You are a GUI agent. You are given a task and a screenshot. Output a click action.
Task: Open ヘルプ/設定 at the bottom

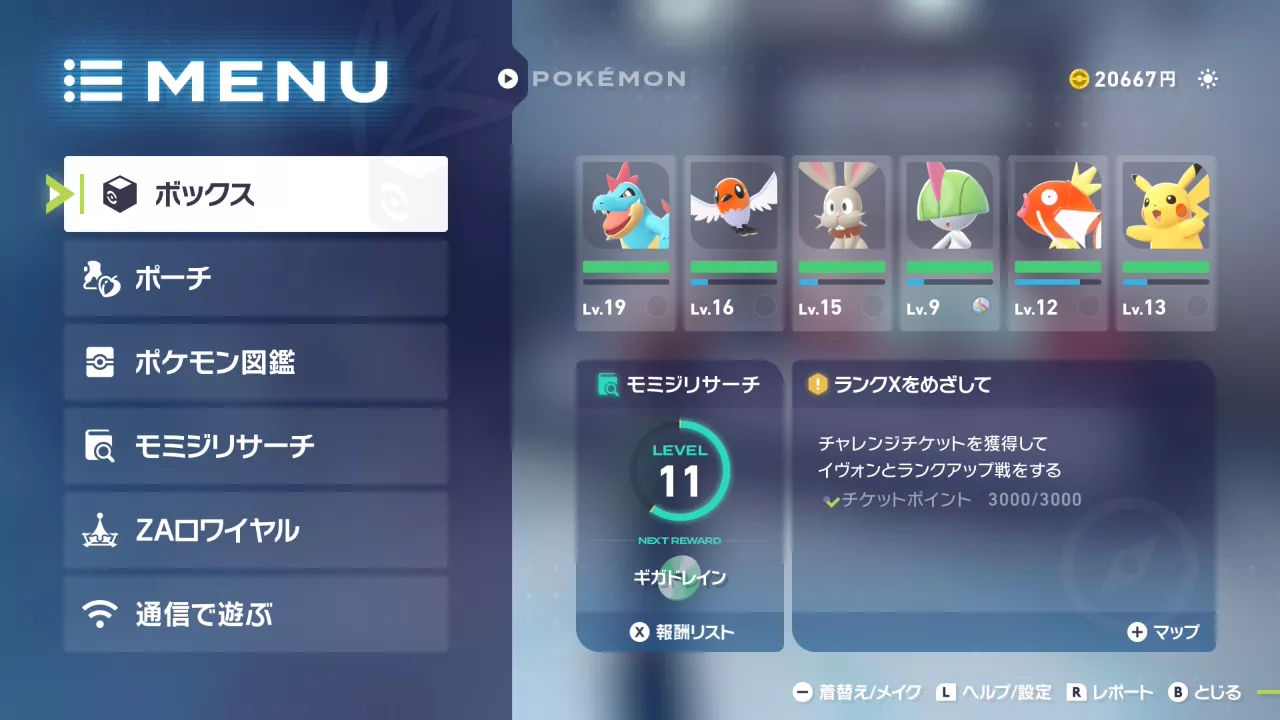point(995,691)
